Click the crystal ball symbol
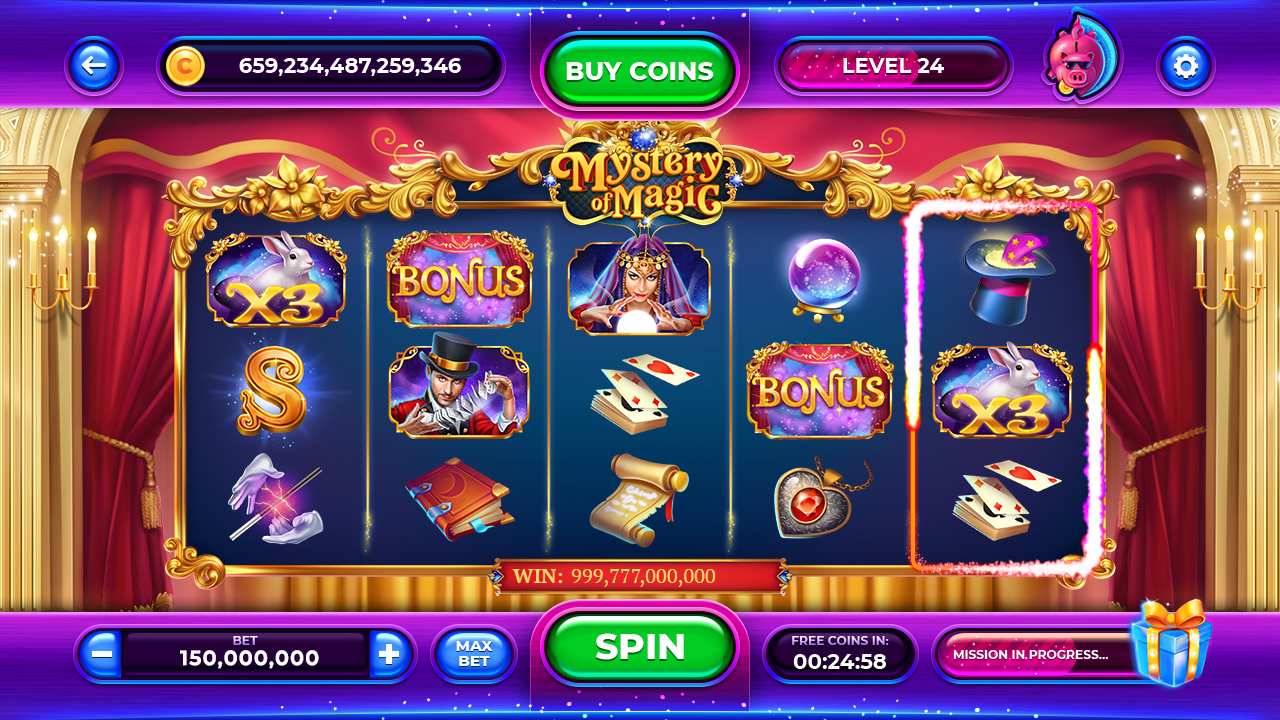This screenshot has width=1280, height=720. [x=820, y=282]
